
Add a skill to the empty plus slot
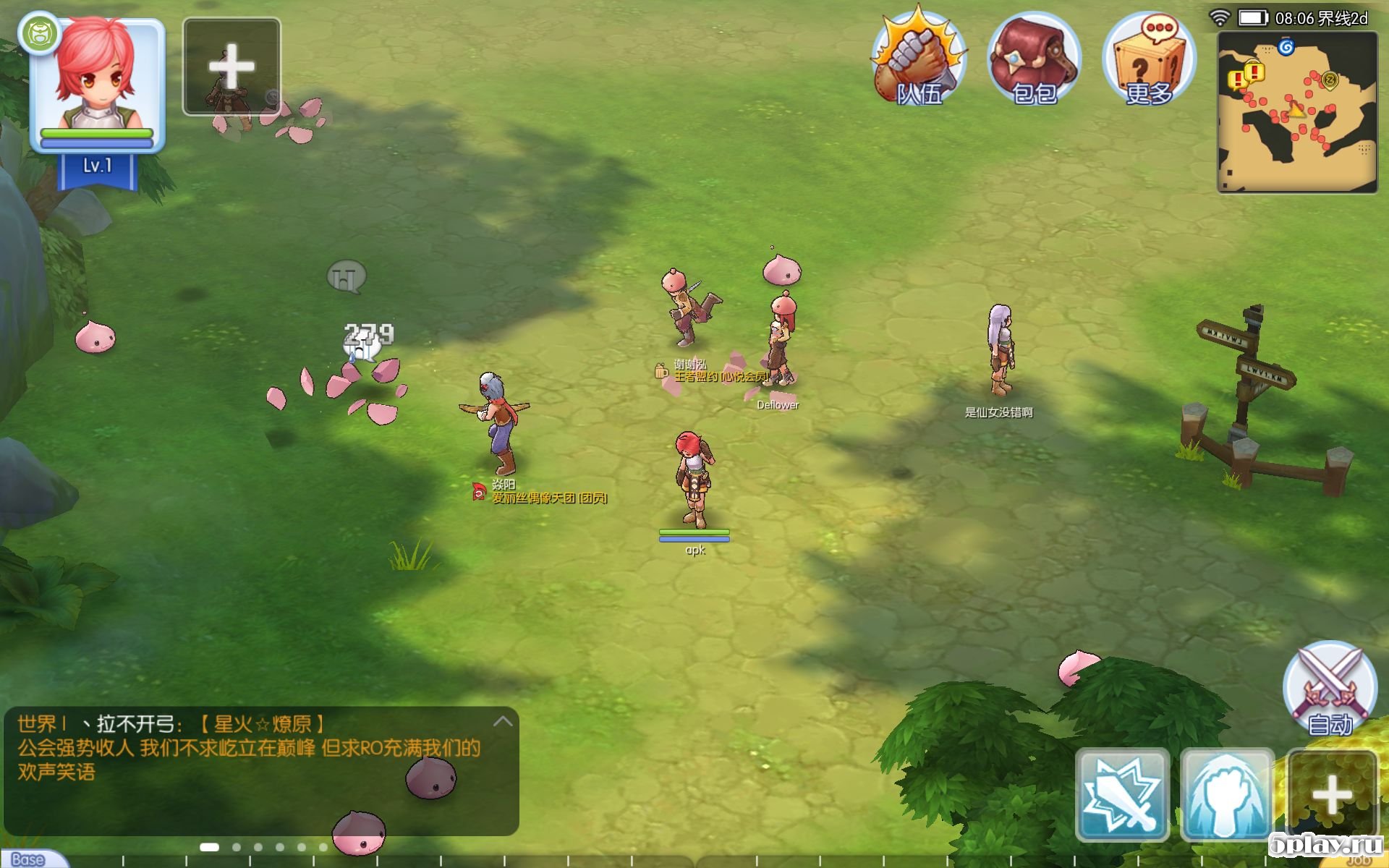(1332, 794)
